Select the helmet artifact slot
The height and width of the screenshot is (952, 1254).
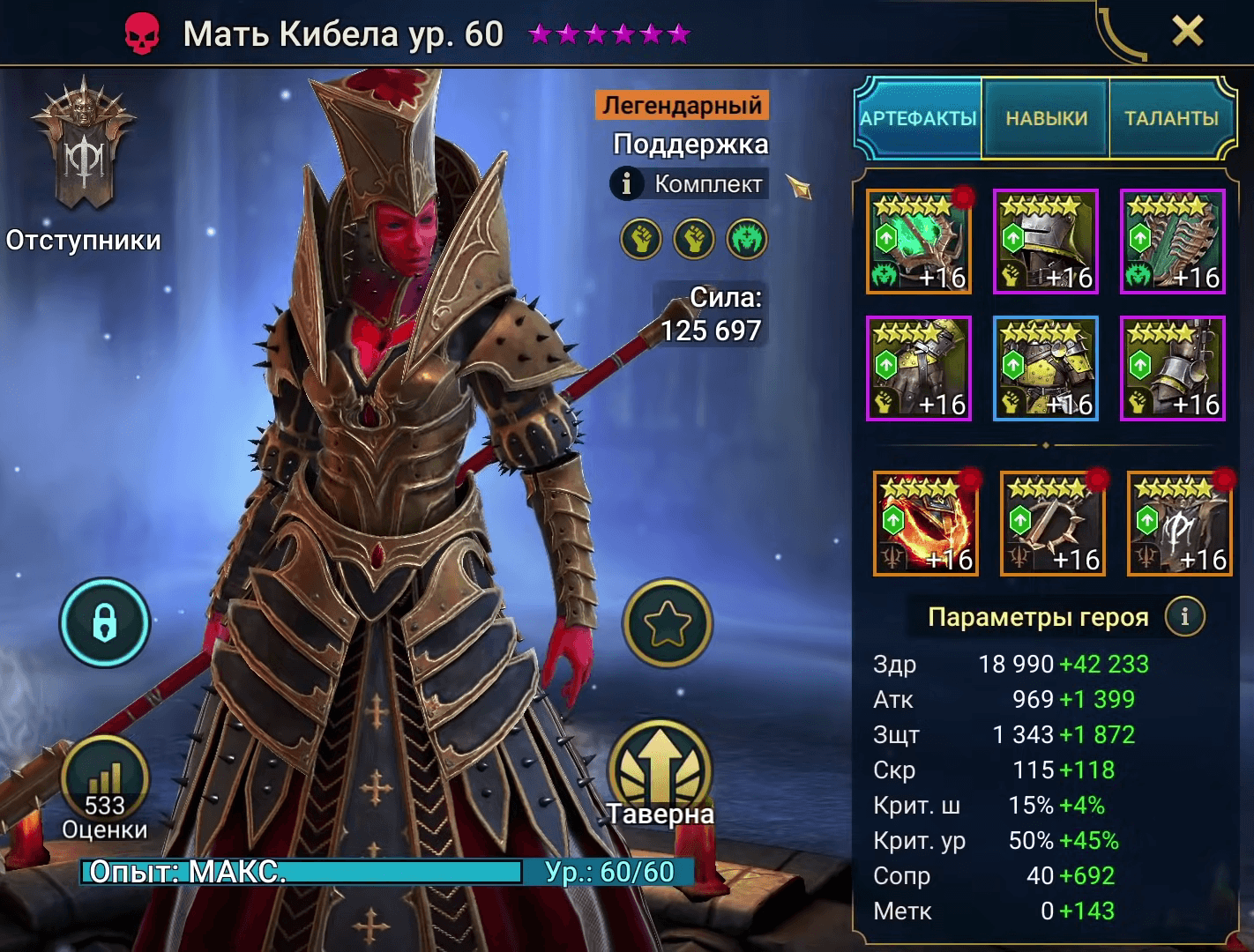(1045, 242)
